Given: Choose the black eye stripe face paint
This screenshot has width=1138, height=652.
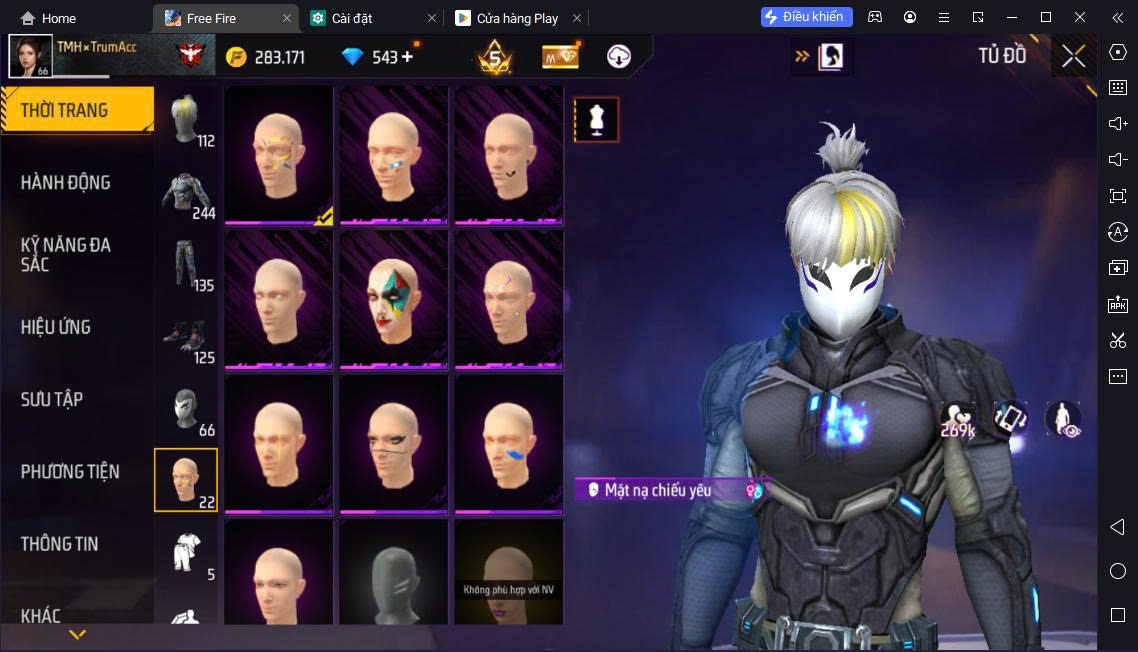Looking at the screenshot, I should (x=394, y=443).
